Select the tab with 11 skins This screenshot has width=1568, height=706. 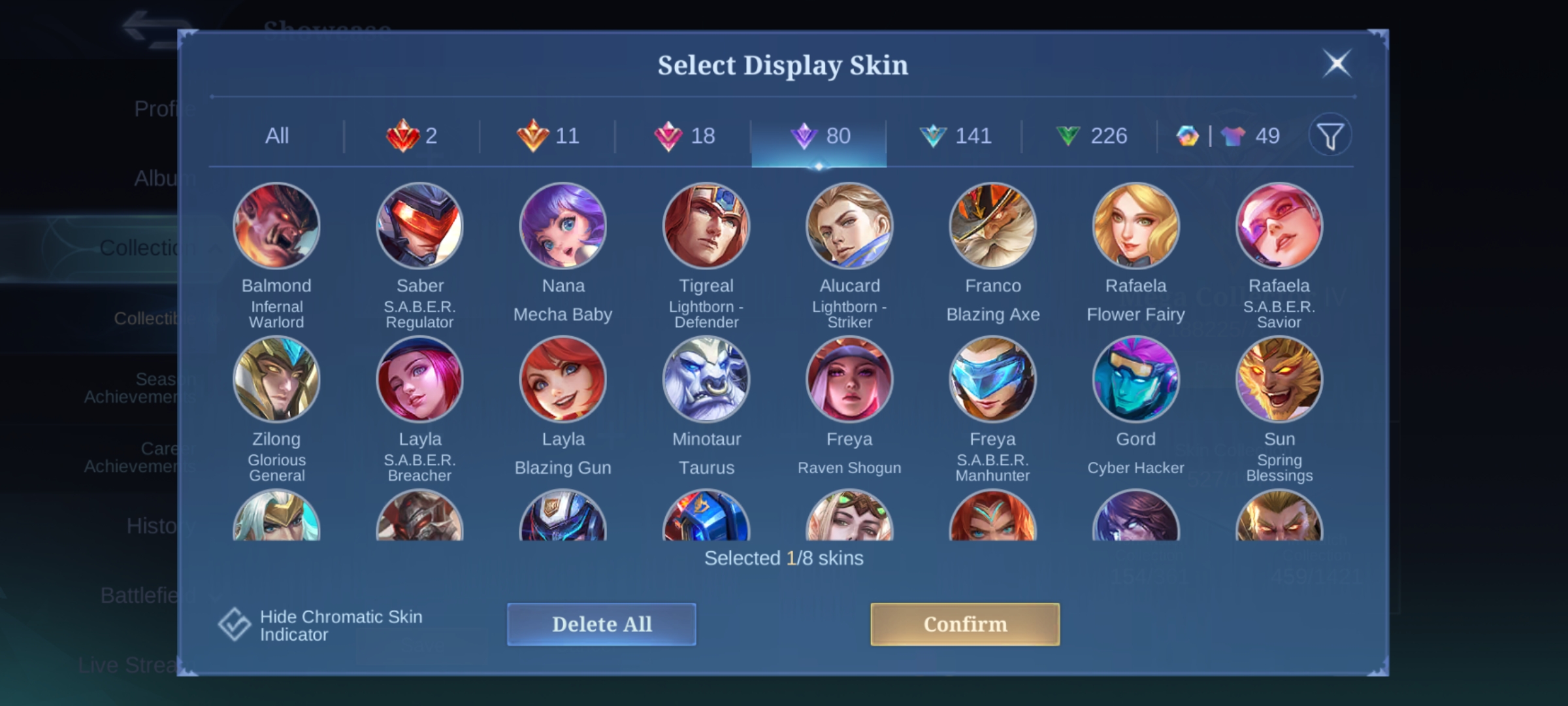pos(547,136)
